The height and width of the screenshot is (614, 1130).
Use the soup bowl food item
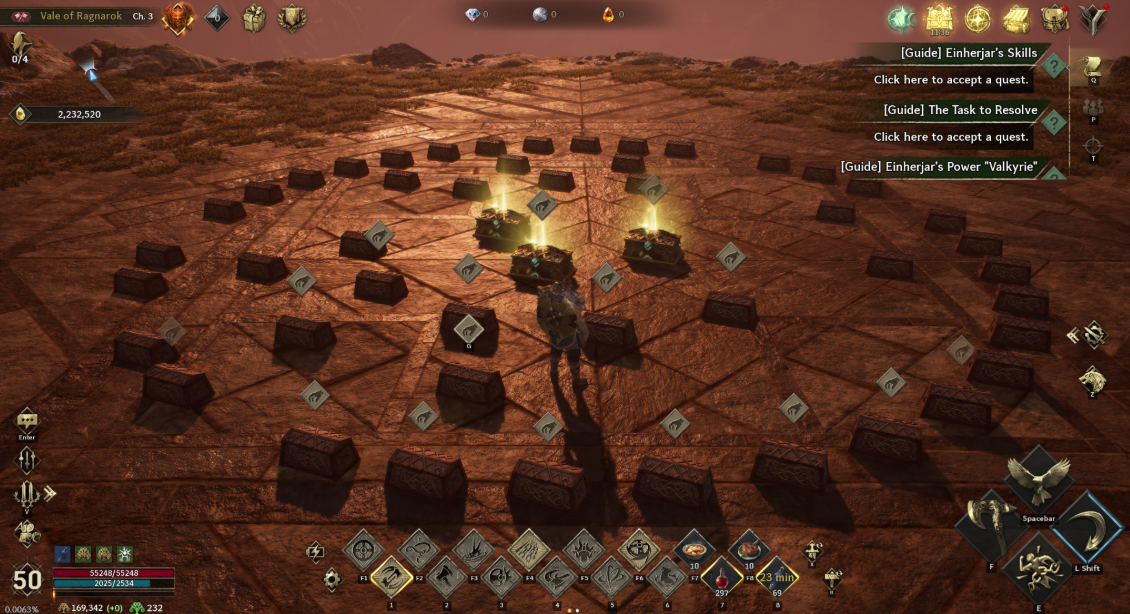pos(693,548)
